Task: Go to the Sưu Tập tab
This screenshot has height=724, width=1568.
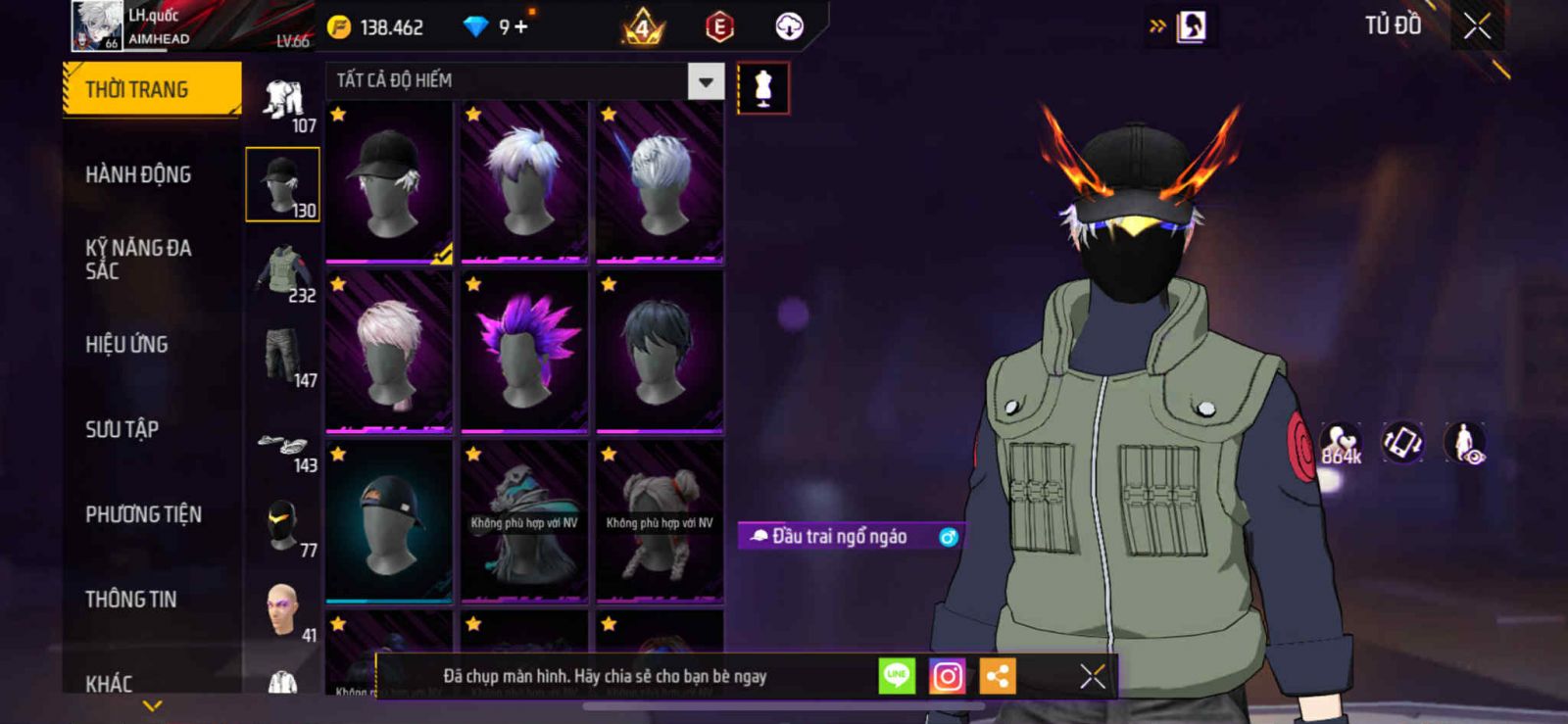Action: pos(122,429)
